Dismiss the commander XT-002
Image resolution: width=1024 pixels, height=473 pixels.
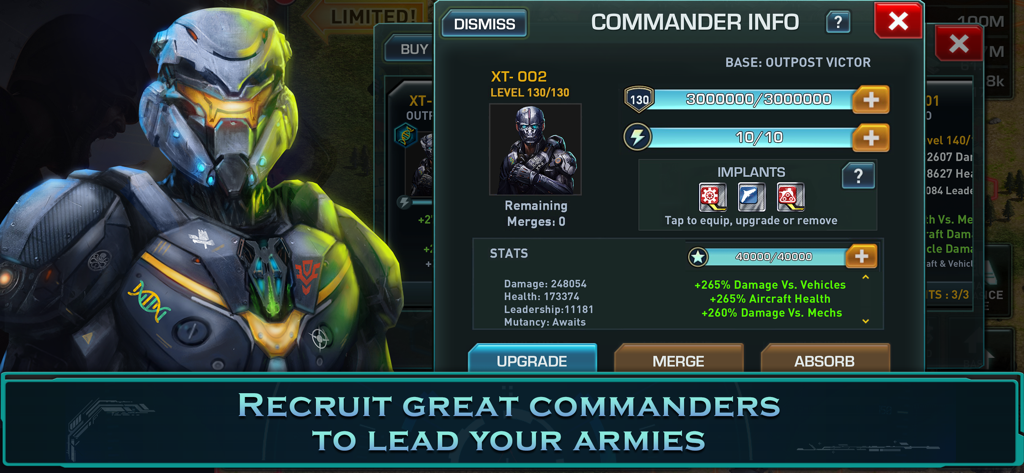(x=484, y=23)
